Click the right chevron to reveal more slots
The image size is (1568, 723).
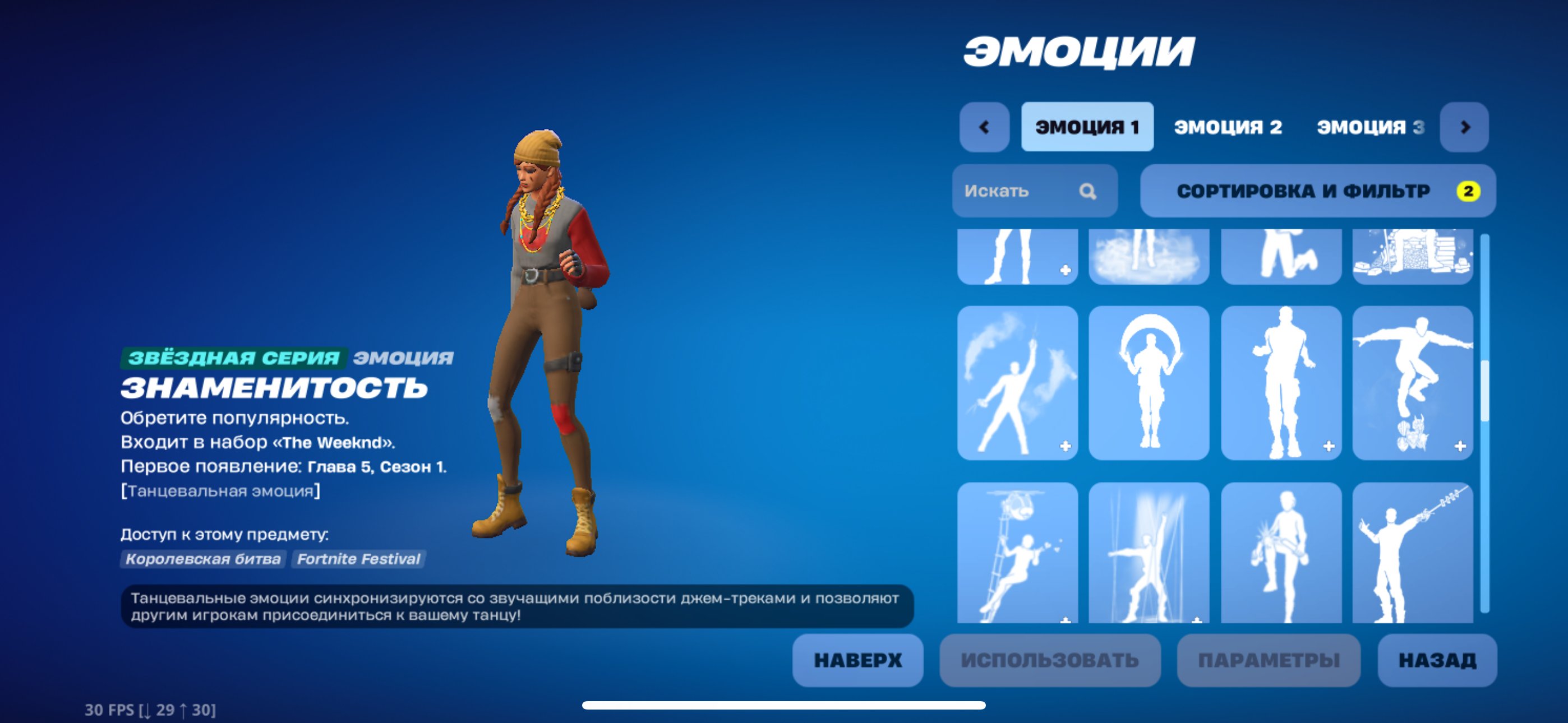[x=1464, y=127]
